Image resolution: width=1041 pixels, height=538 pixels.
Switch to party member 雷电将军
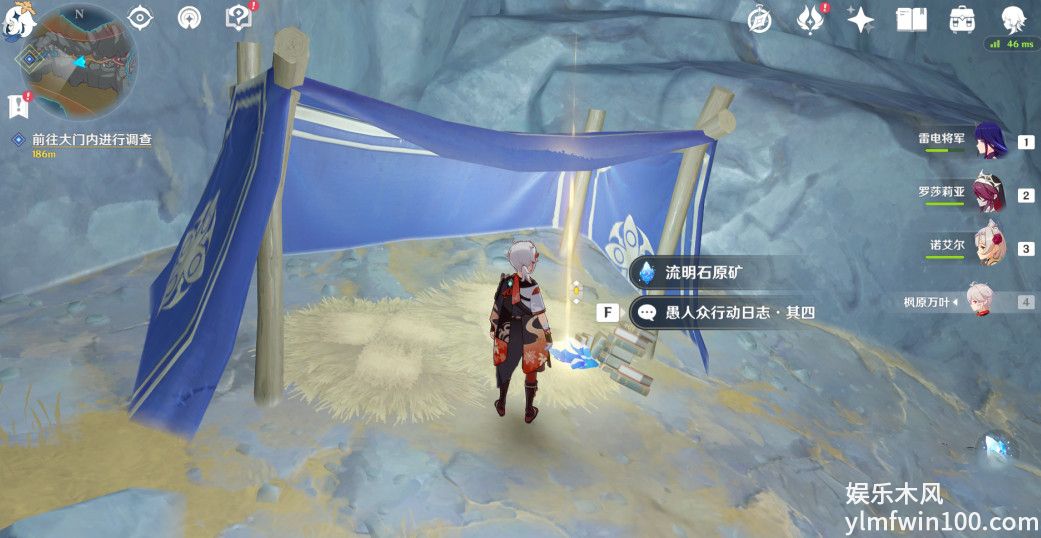(x=990, y=142)
